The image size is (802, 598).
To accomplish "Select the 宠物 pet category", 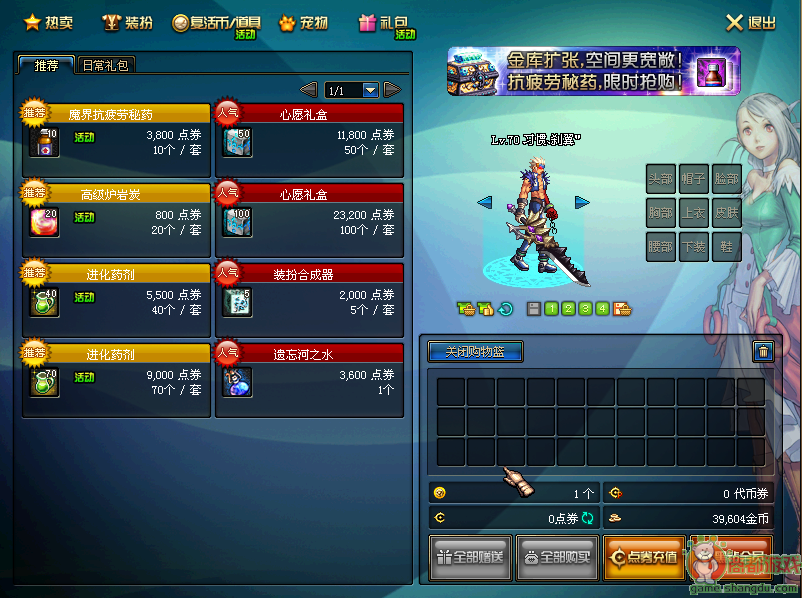I will click(x=304, y=22).
